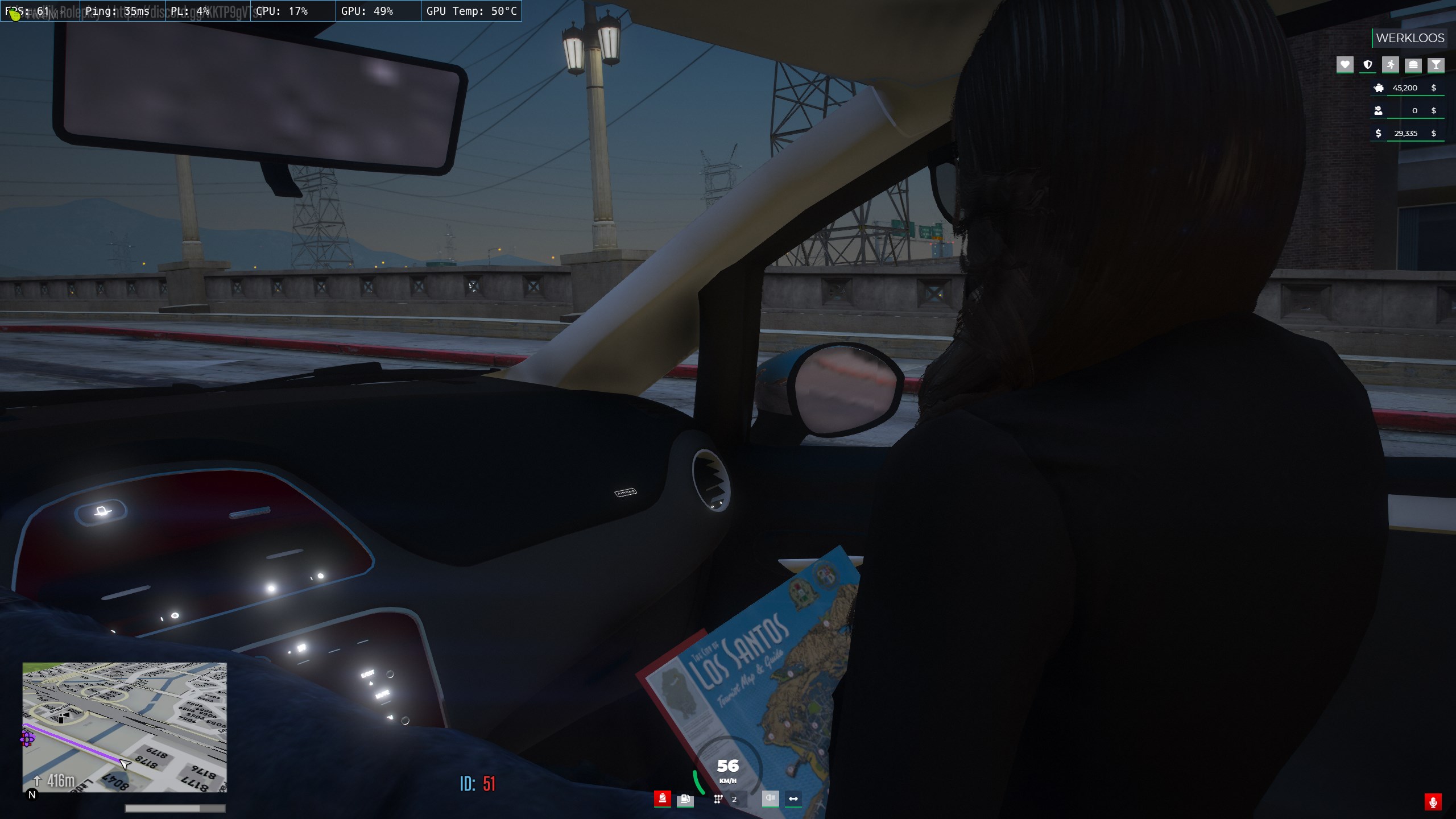Click the piggy bank balance icon
Screen dimensions: 1456x819
1379,88
